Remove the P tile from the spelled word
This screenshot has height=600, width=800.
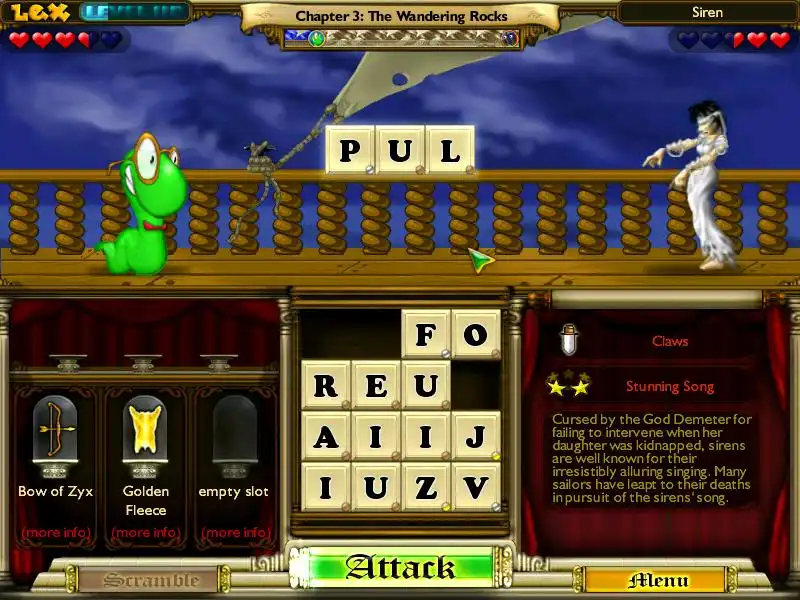click(350, 150)
